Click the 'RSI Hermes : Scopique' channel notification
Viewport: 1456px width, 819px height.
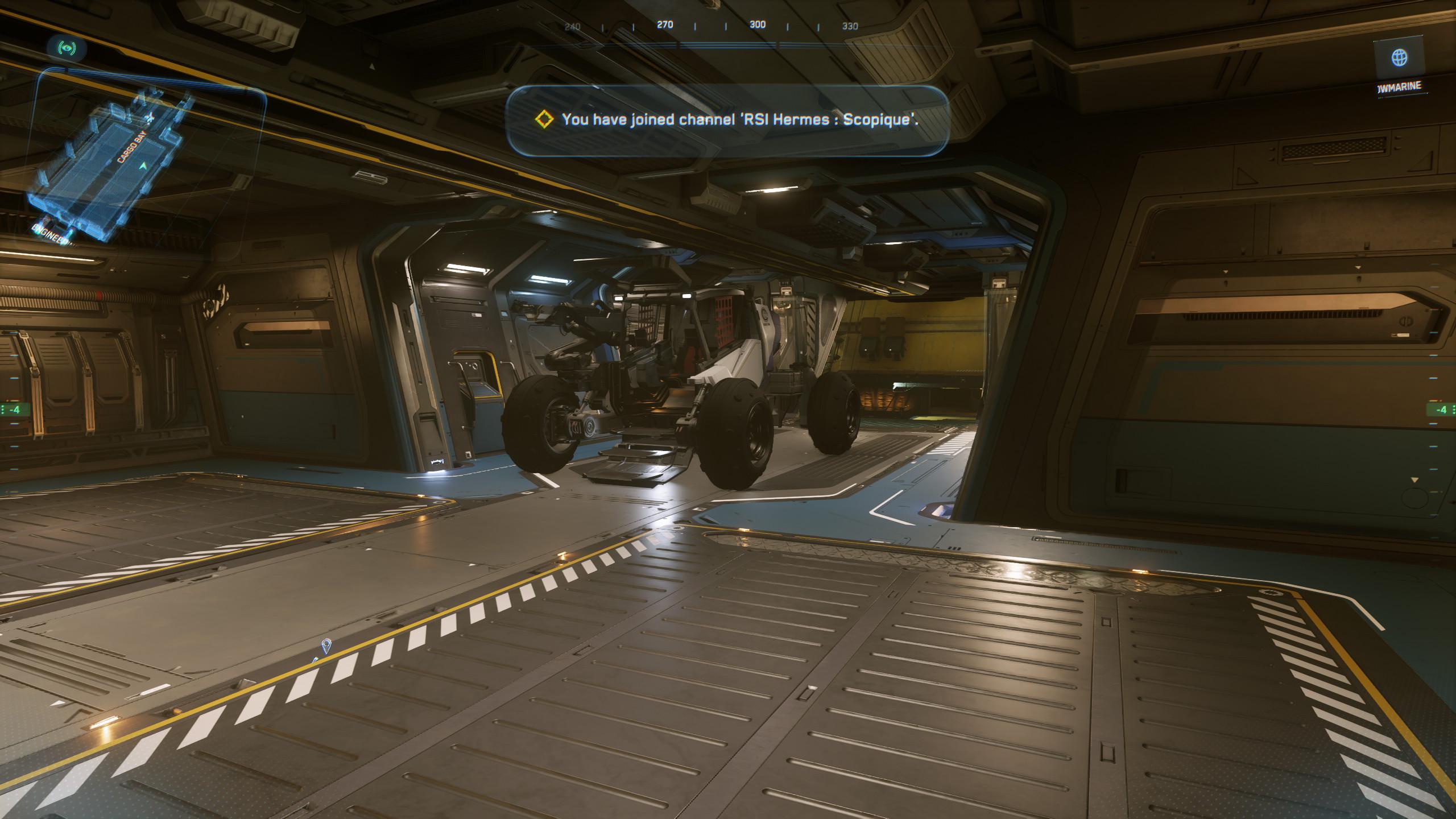[x=727, y=119]
